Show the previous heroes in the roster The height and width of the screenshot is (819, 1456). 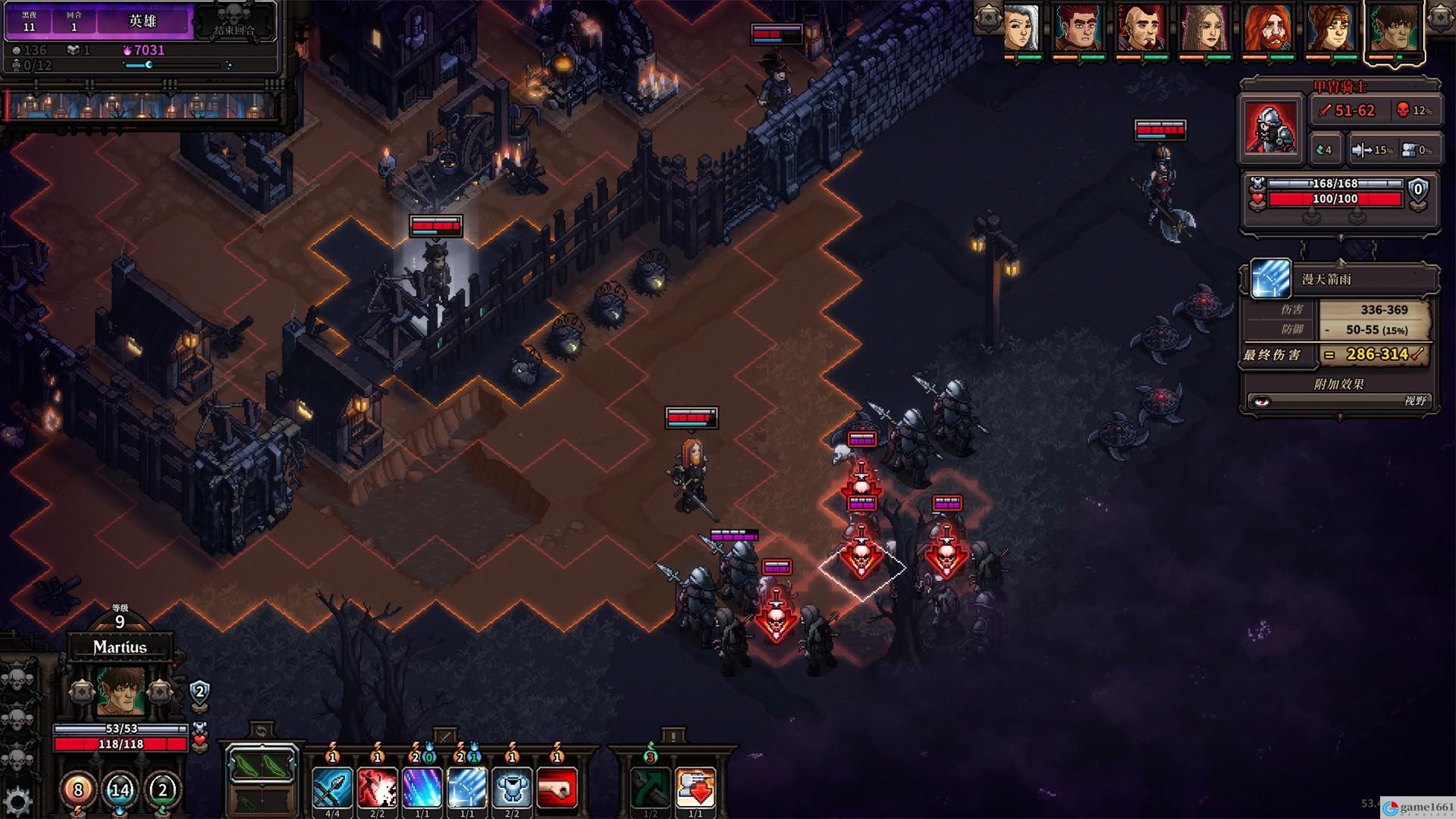point(988,19)
